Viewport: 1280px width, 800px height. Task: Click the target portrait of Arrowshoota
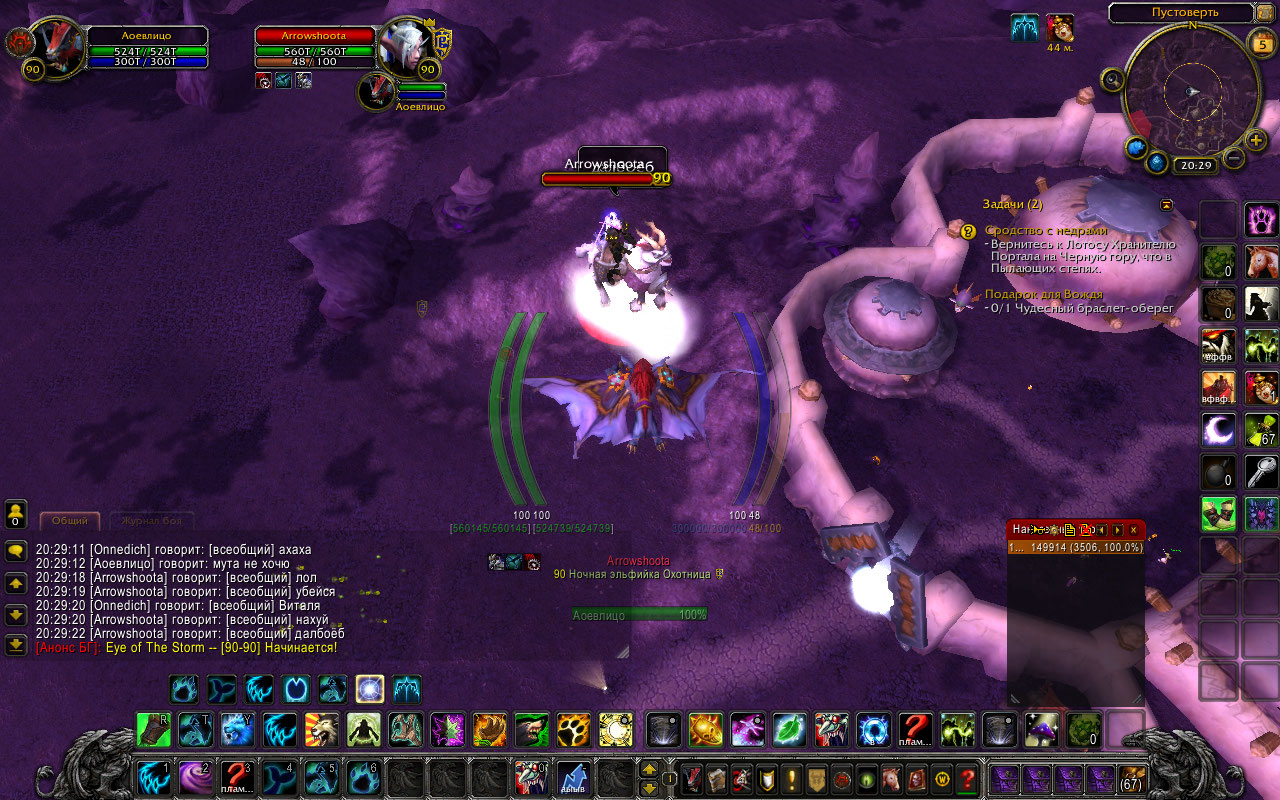click(403, 46)
